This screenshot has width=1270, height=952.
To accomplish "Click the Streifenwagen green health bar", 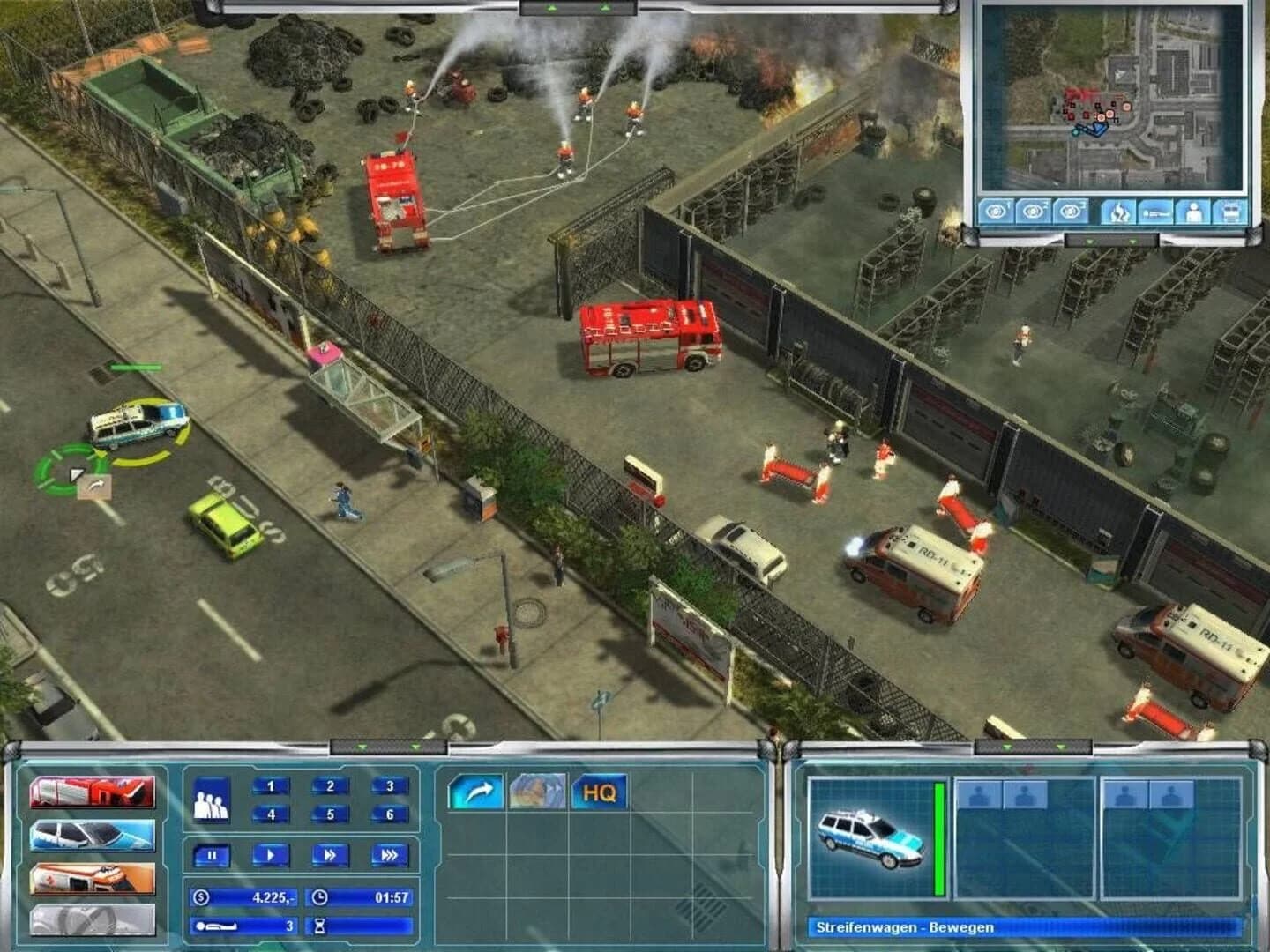I will tap(938, 837).
